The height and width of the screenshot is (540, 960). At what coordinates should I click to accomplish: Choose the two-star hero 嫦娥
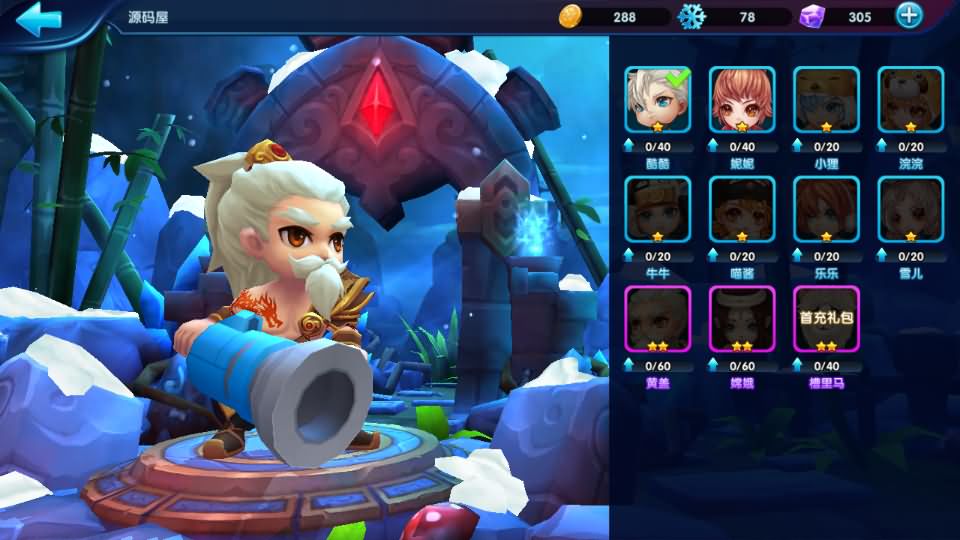[x=742, y=319]
